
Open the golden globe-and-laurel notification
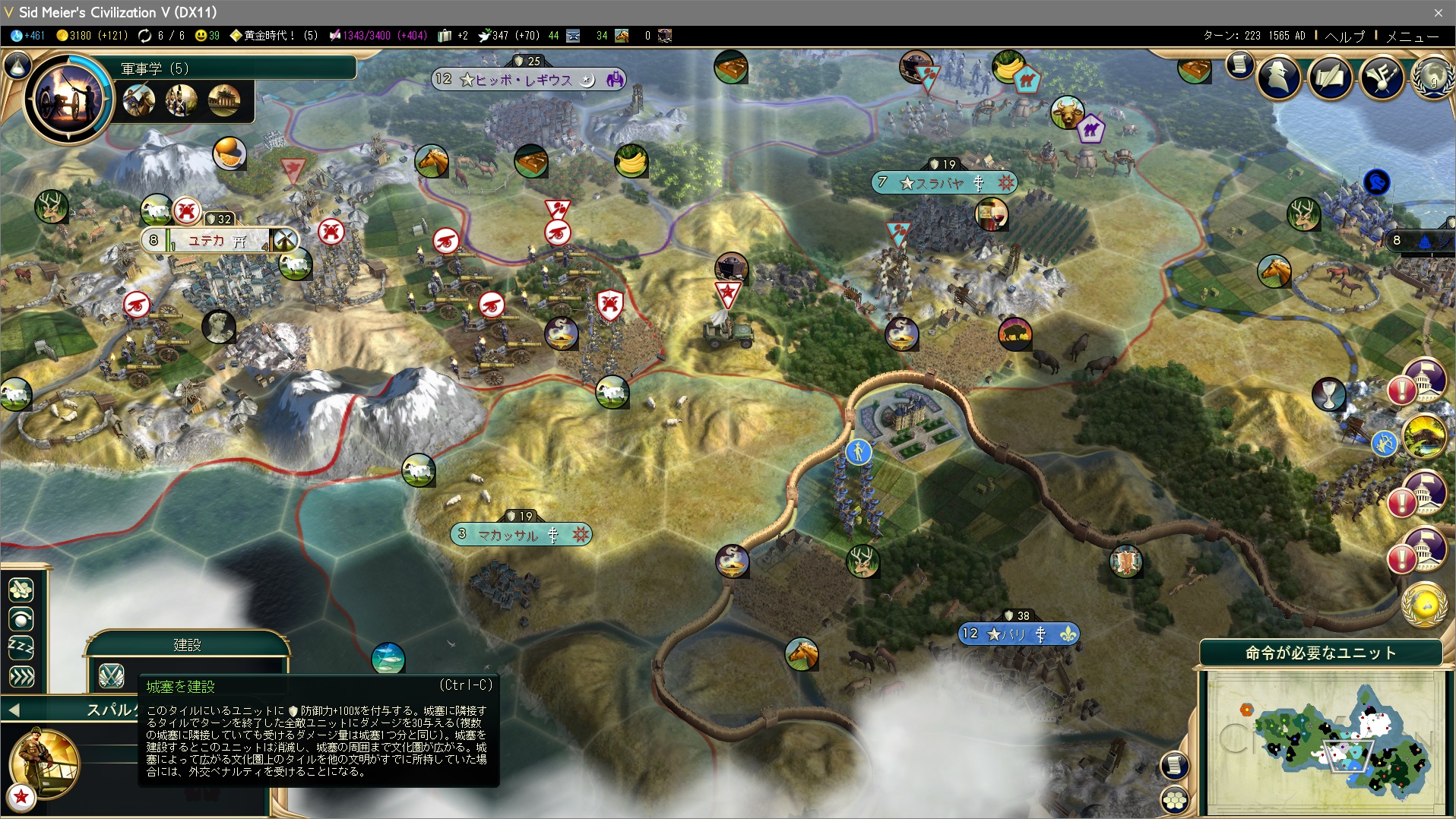click(x=1423, y=606)
